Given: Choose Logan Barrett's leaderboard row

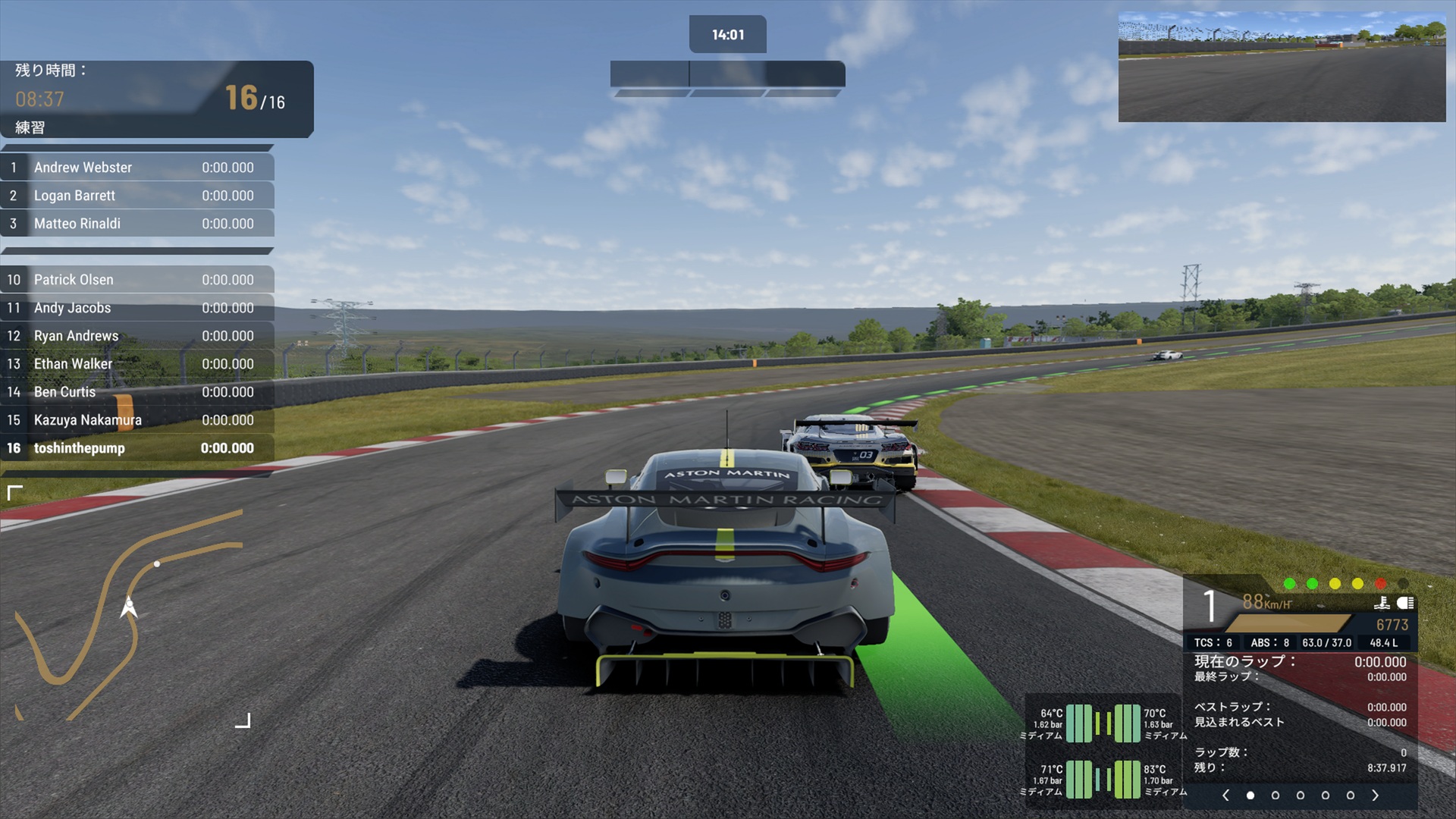Looking at the screenshot, I should click(137, 196).
